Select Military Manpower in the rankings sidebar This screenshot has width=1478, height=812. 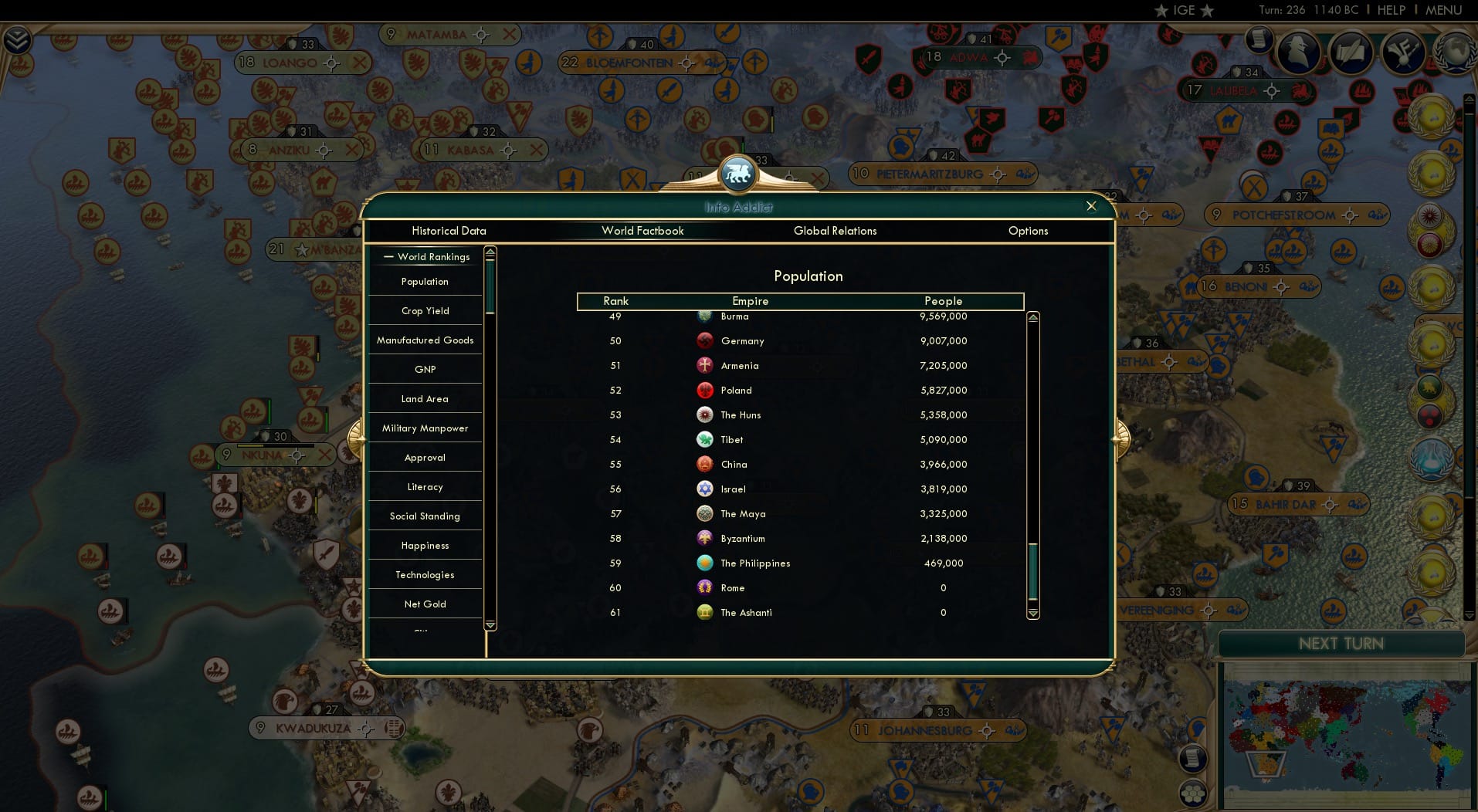click(425, 428)
